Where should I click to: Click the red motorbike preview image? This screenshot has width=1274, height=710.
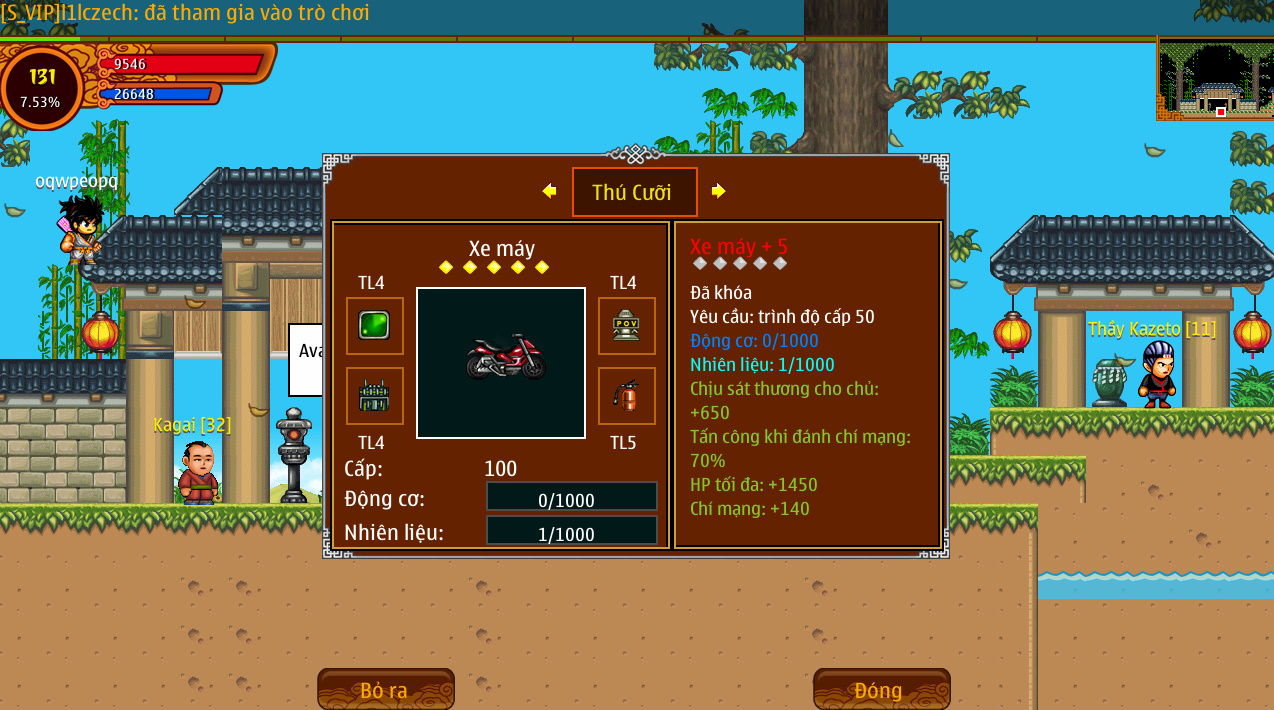point(501,362)
